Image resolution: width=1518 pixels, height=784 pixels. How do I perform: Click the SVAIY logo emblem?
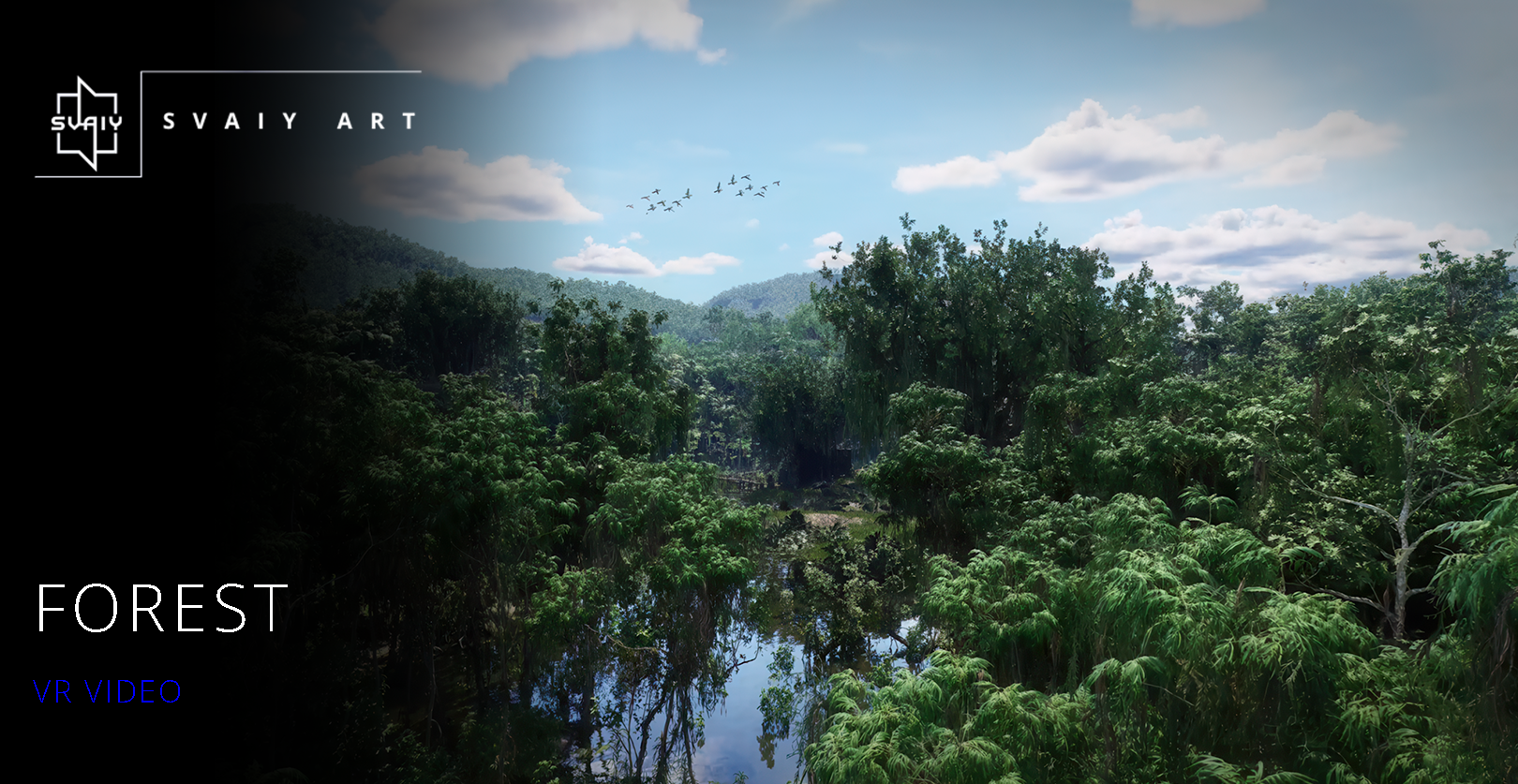86,123
